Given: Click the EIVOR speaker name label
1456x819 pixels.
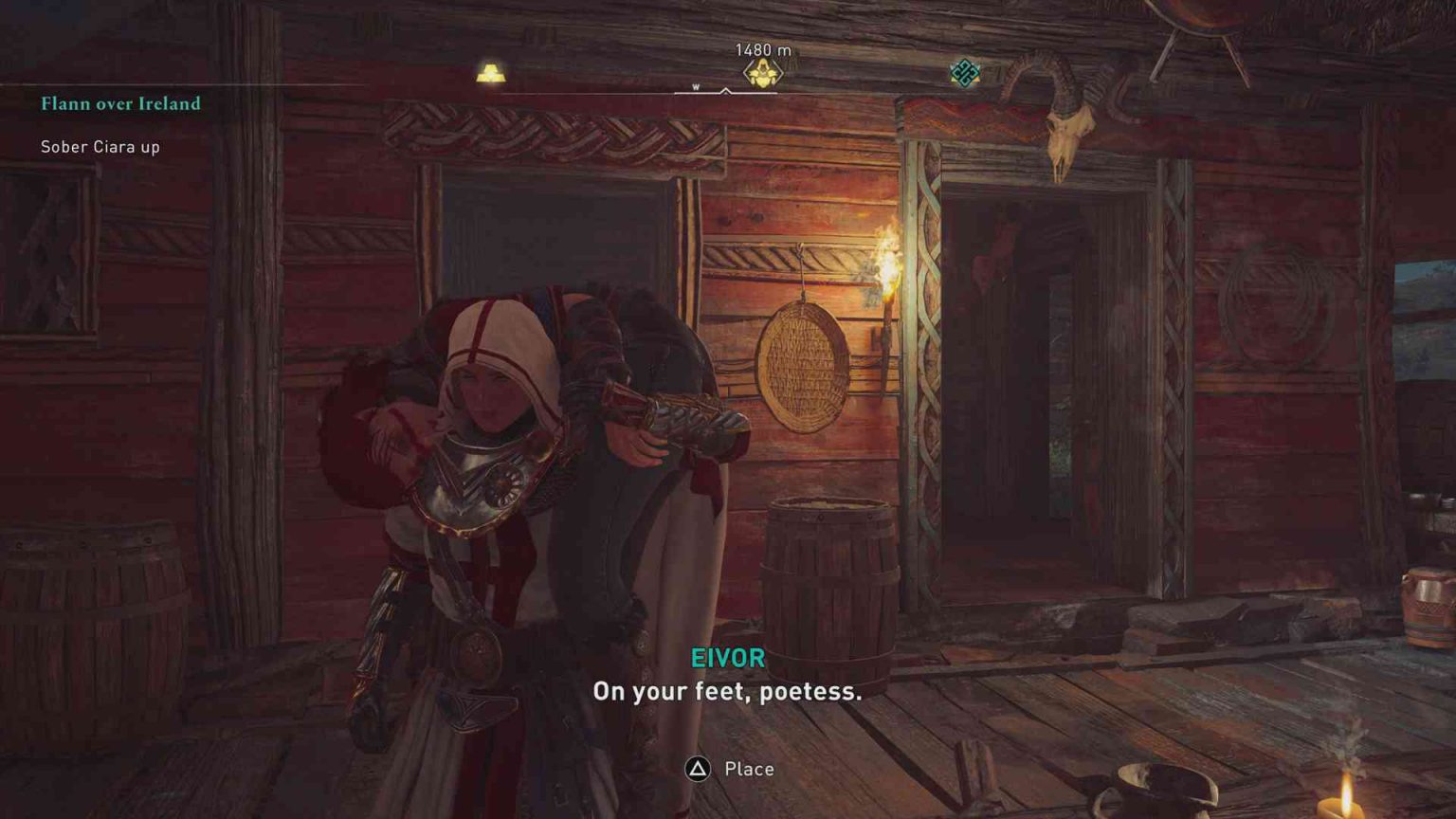Looking at the screenshot, I should tap(727, 658).
